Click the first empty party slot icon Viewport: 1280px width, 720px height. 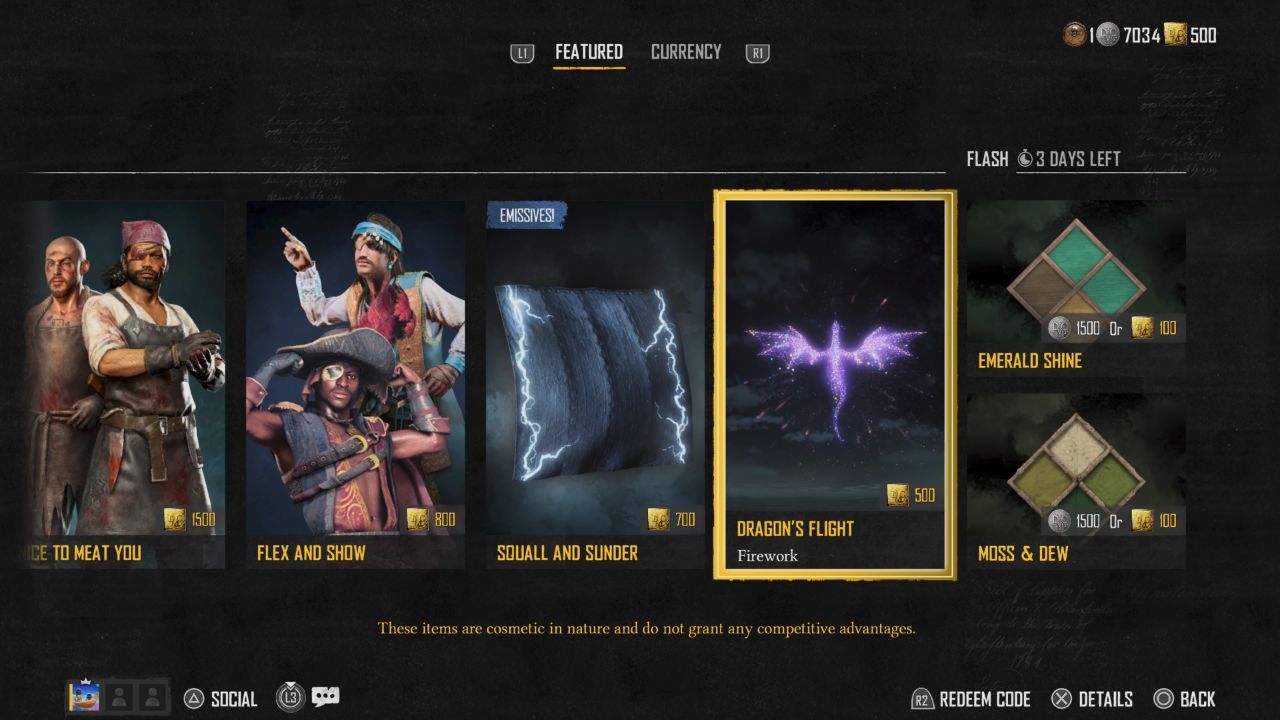120,697
